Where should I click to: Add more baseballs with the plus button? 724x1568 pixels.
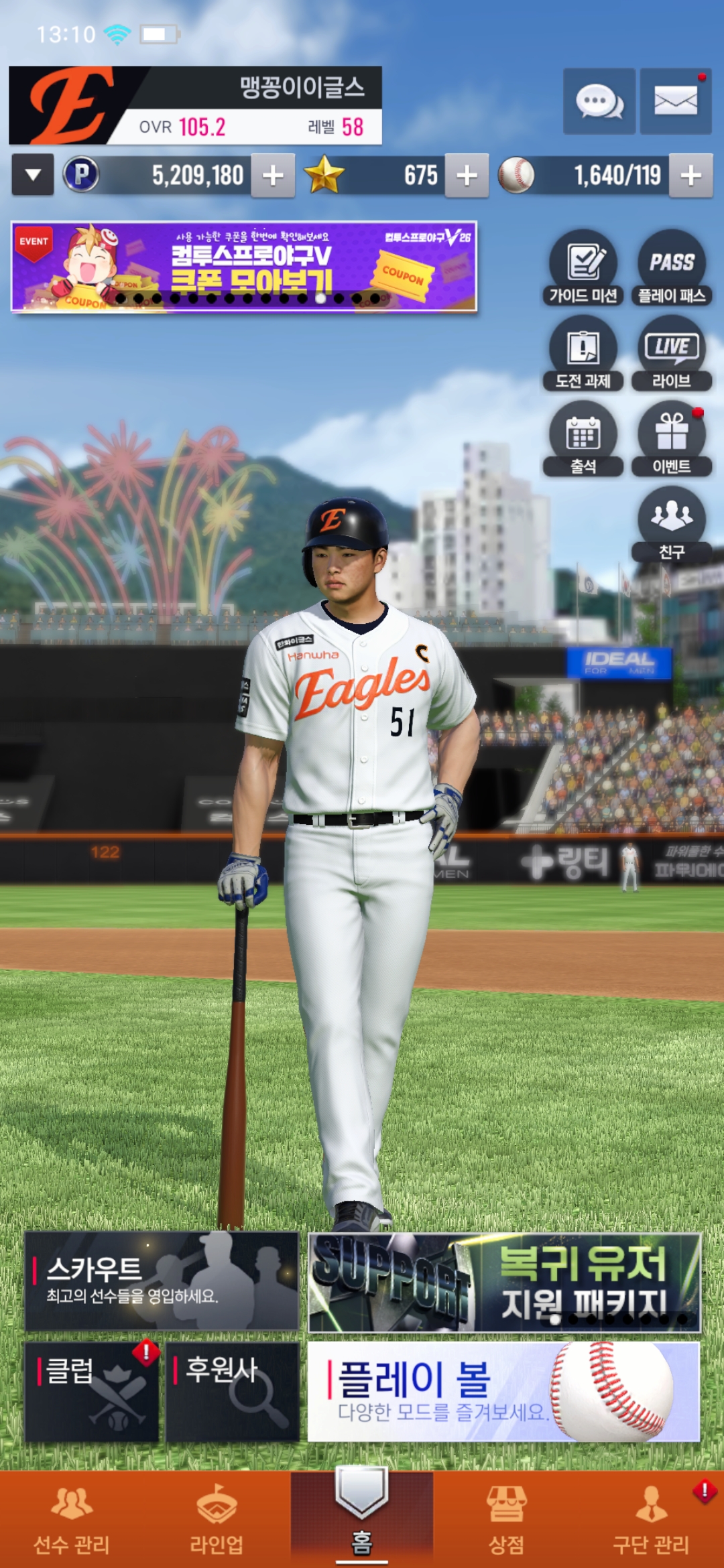click(x=690, y=176)
